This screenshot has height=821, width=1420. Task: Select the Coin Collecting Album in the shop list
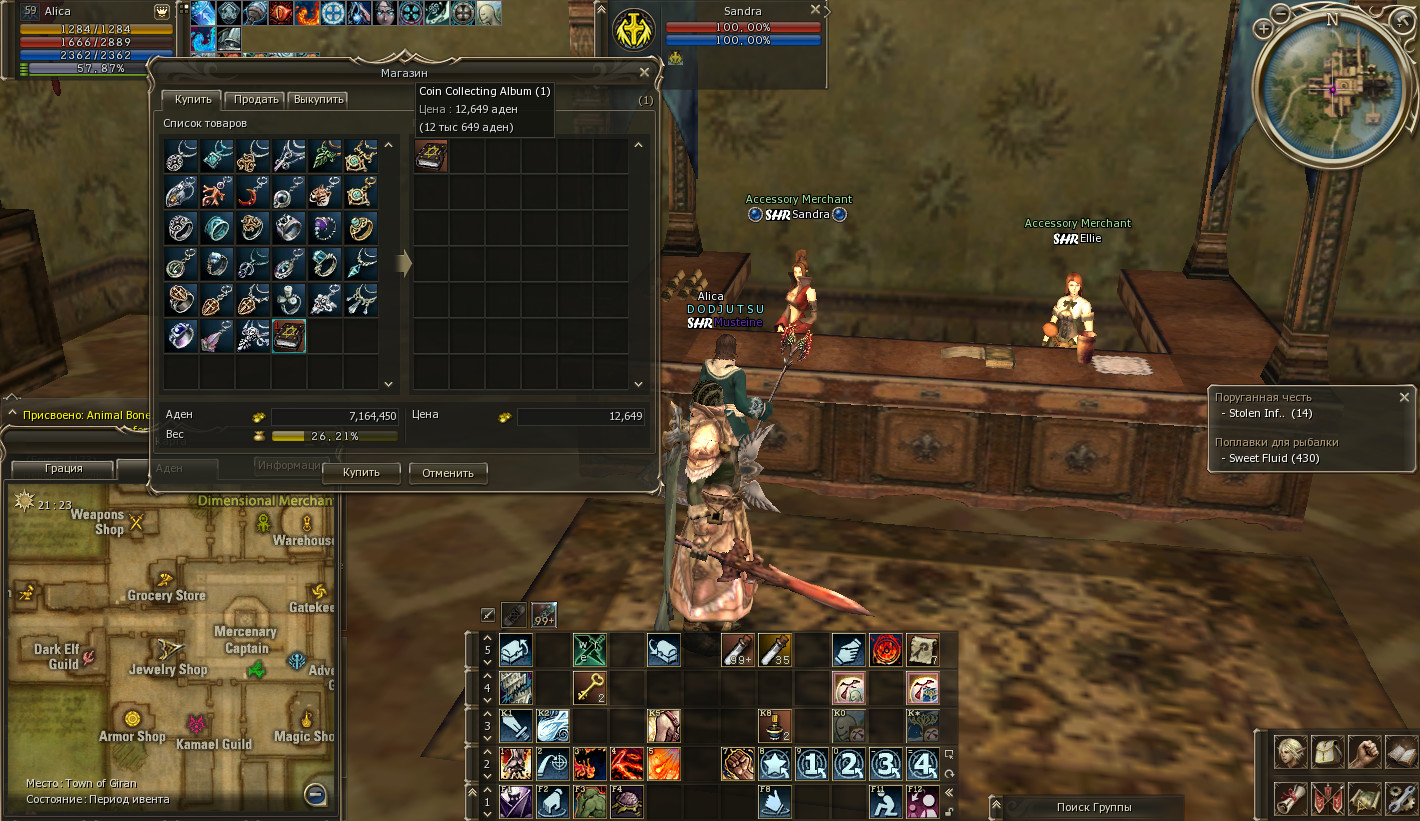[289, 336]
